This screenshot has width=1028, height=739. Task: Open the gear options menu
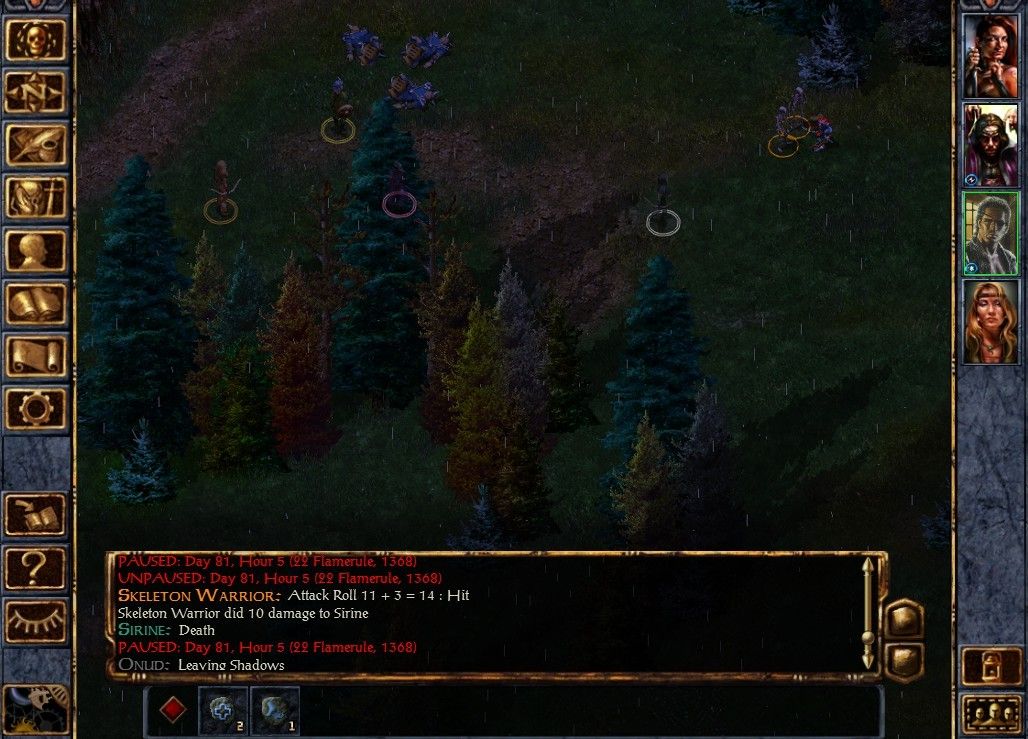pos(36,408)
